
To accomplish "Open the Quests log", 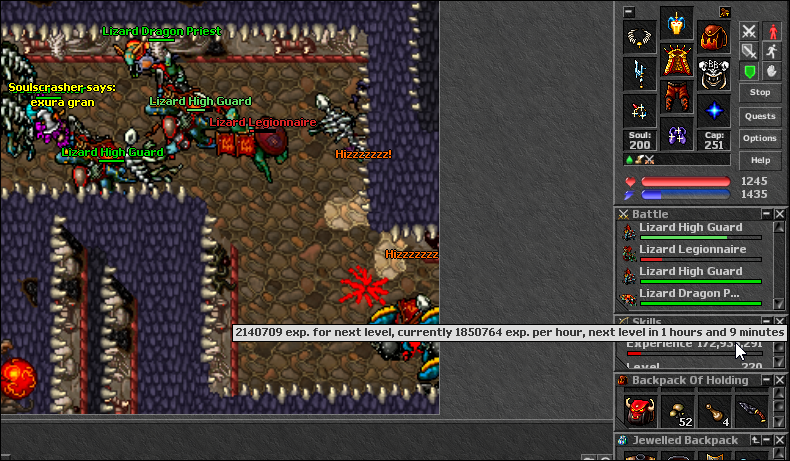I will (760, 116).
